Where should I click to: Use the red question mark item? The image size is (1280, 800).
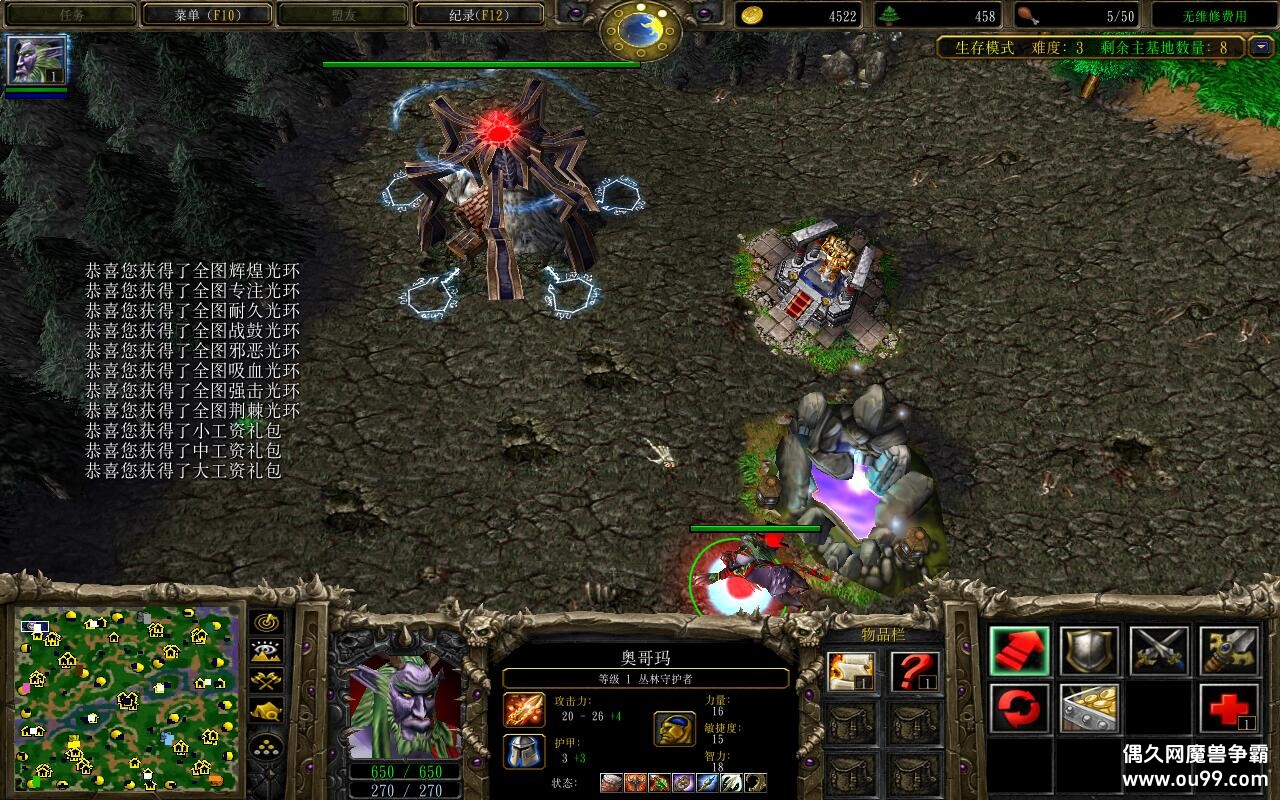915,672
